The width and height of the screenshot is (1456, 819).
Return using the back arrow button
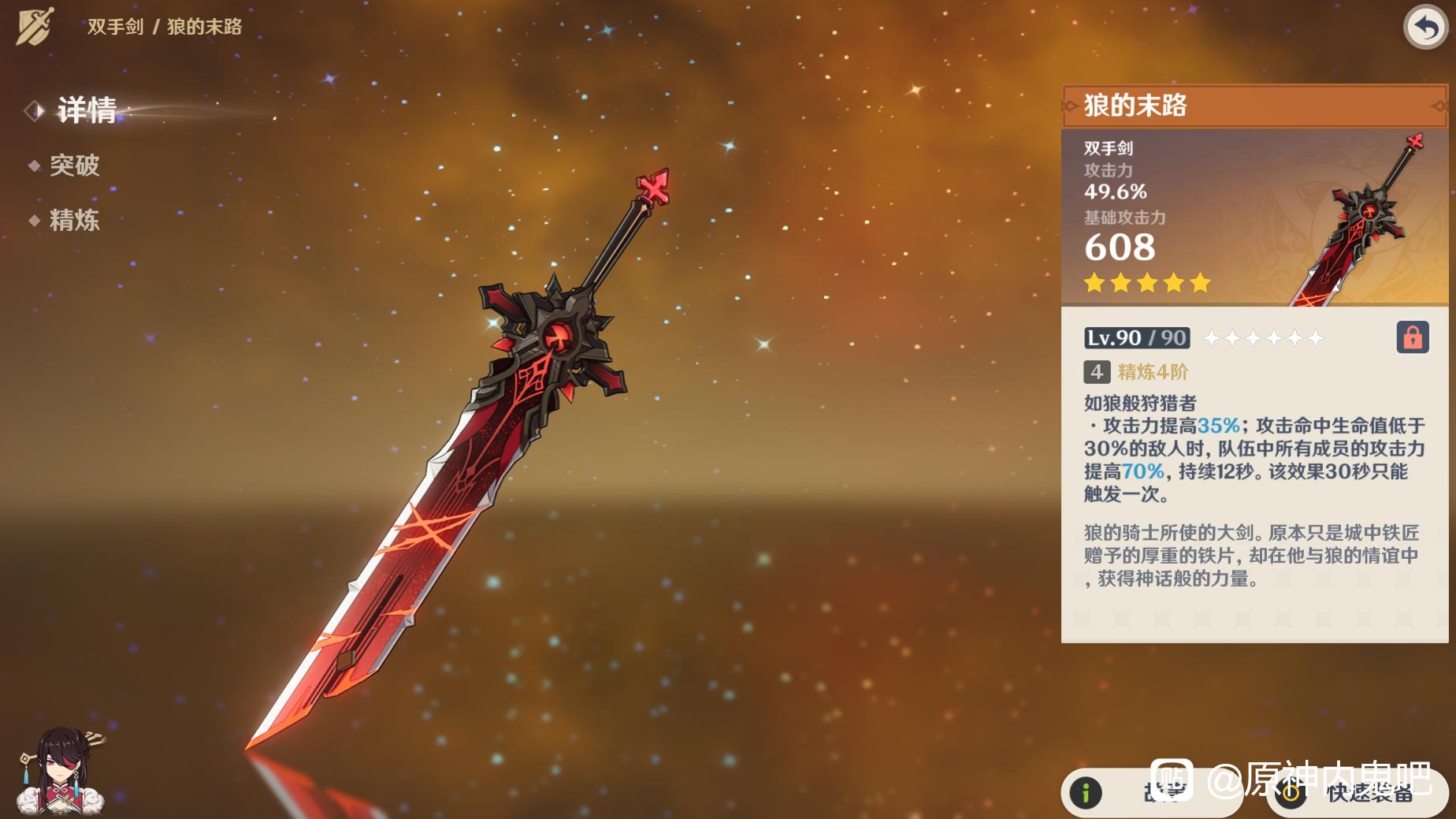pyautogui.click(x=1425, y=28)
